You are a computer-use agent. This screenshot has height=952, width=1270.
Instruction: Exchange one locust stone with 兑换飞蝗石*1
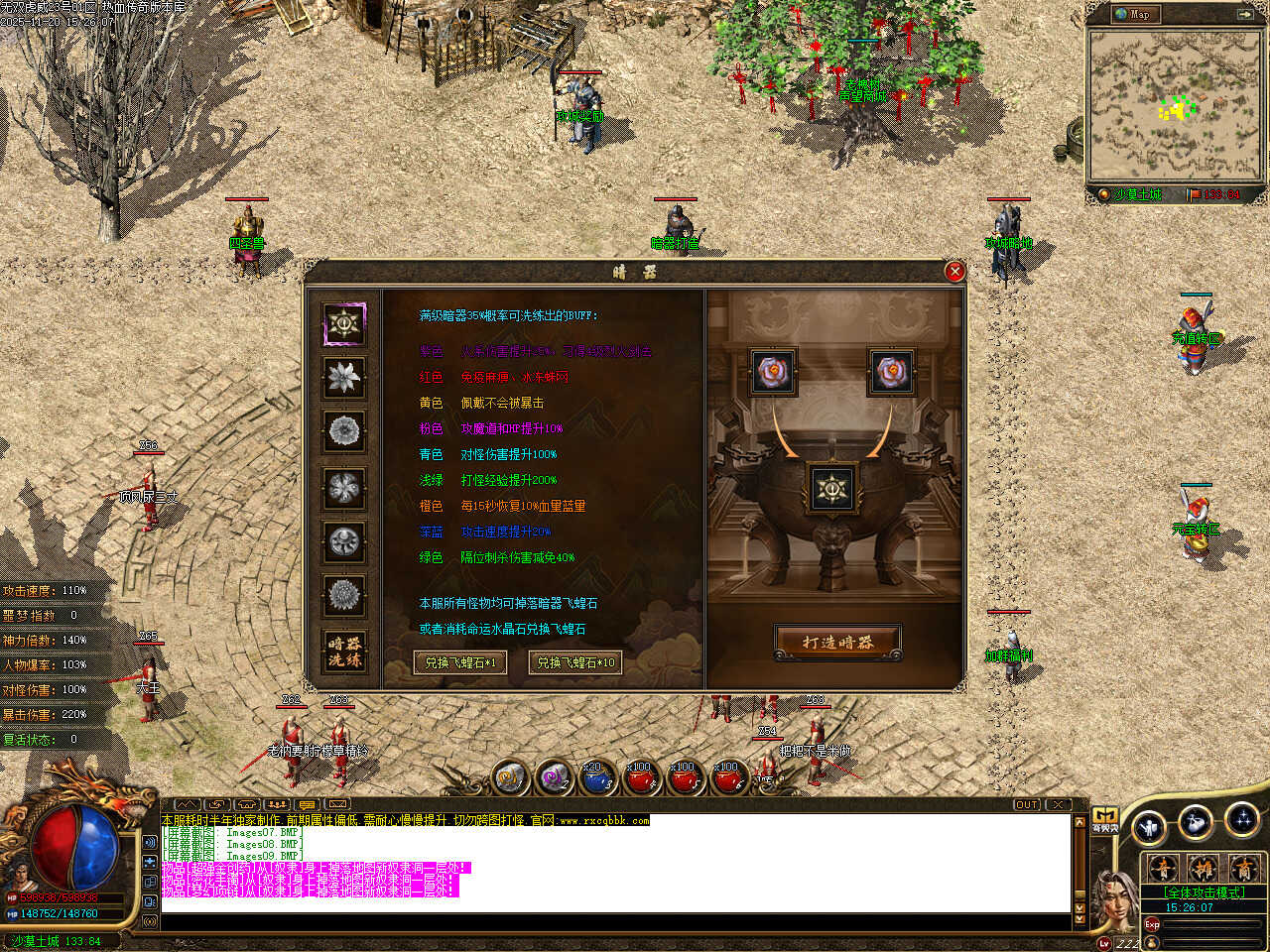click(x=460, y=662)
